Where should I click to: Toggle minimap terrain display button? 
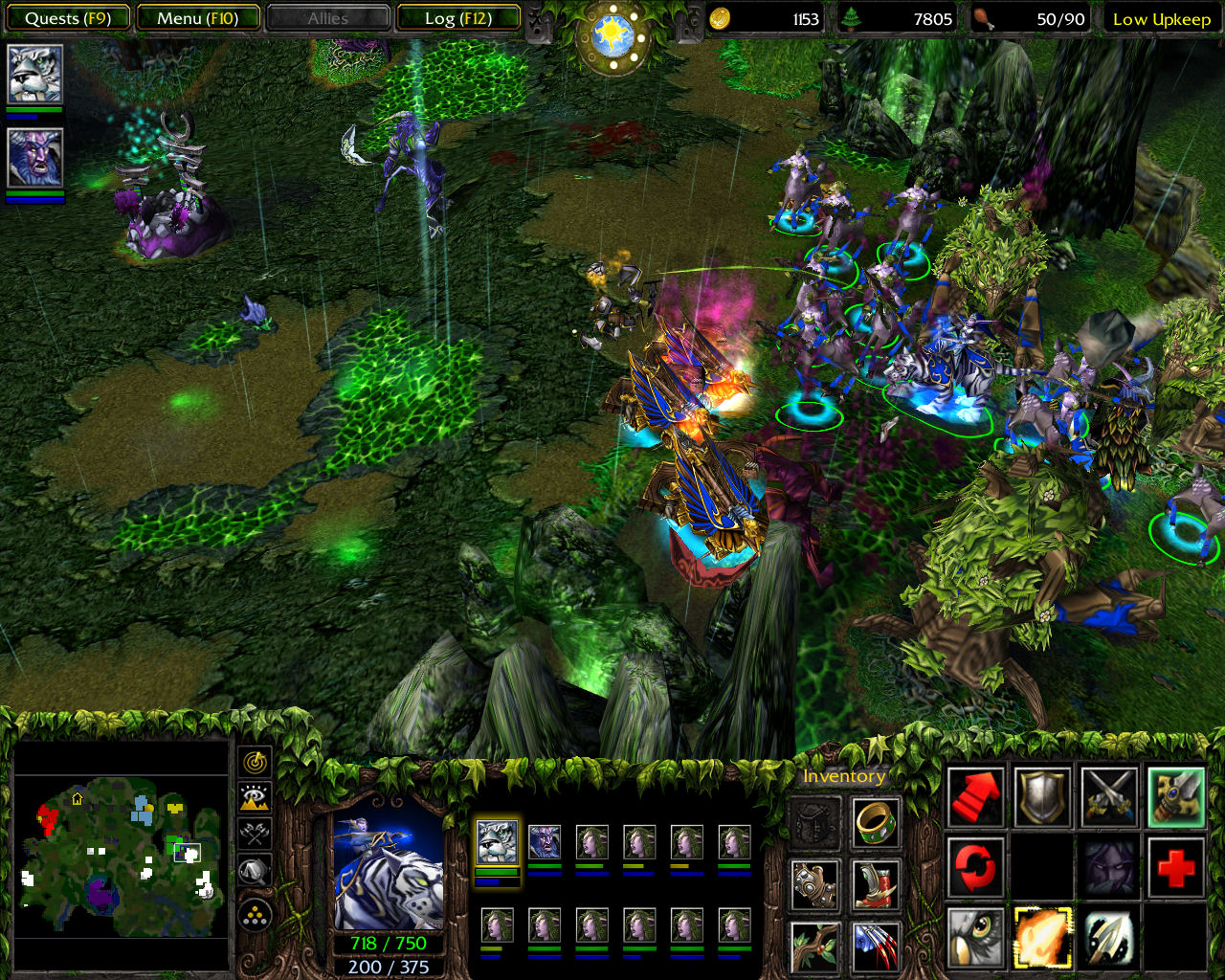coord(256,797)
